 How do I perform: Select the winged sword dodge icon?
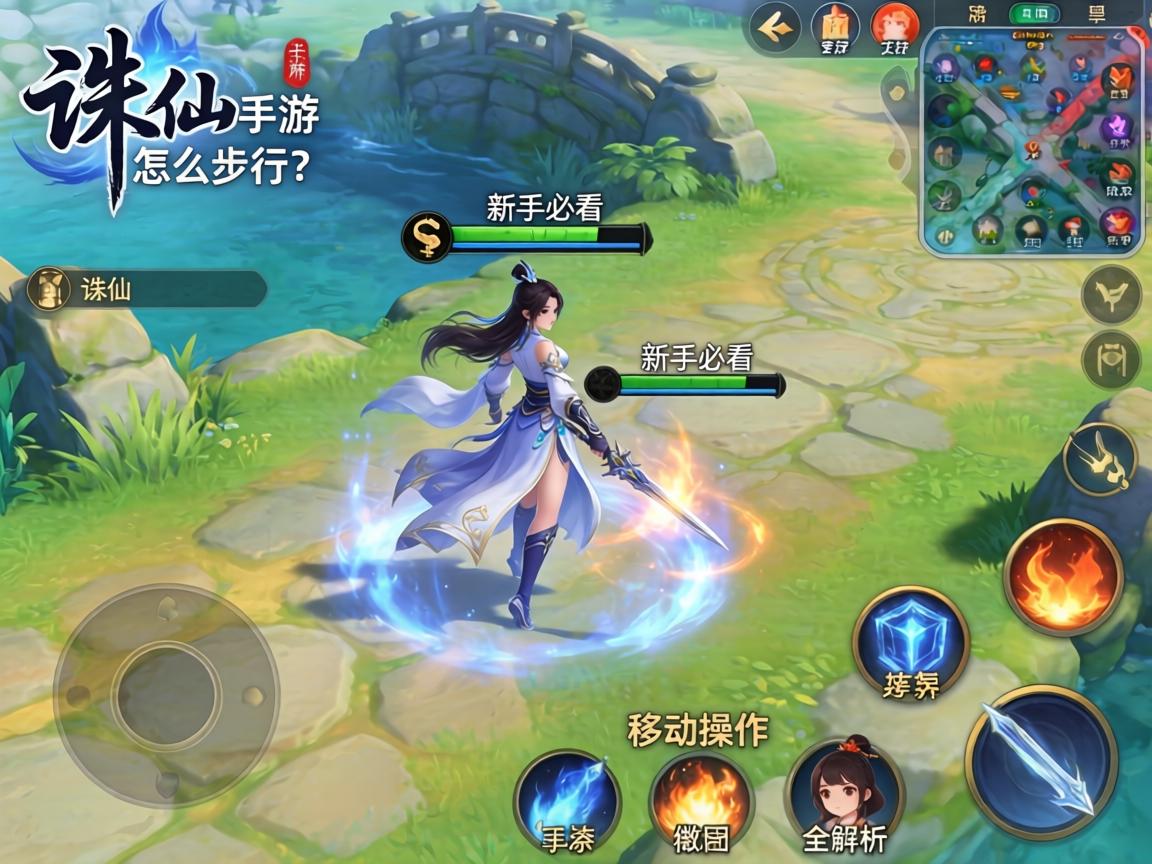pos(1099,458)
